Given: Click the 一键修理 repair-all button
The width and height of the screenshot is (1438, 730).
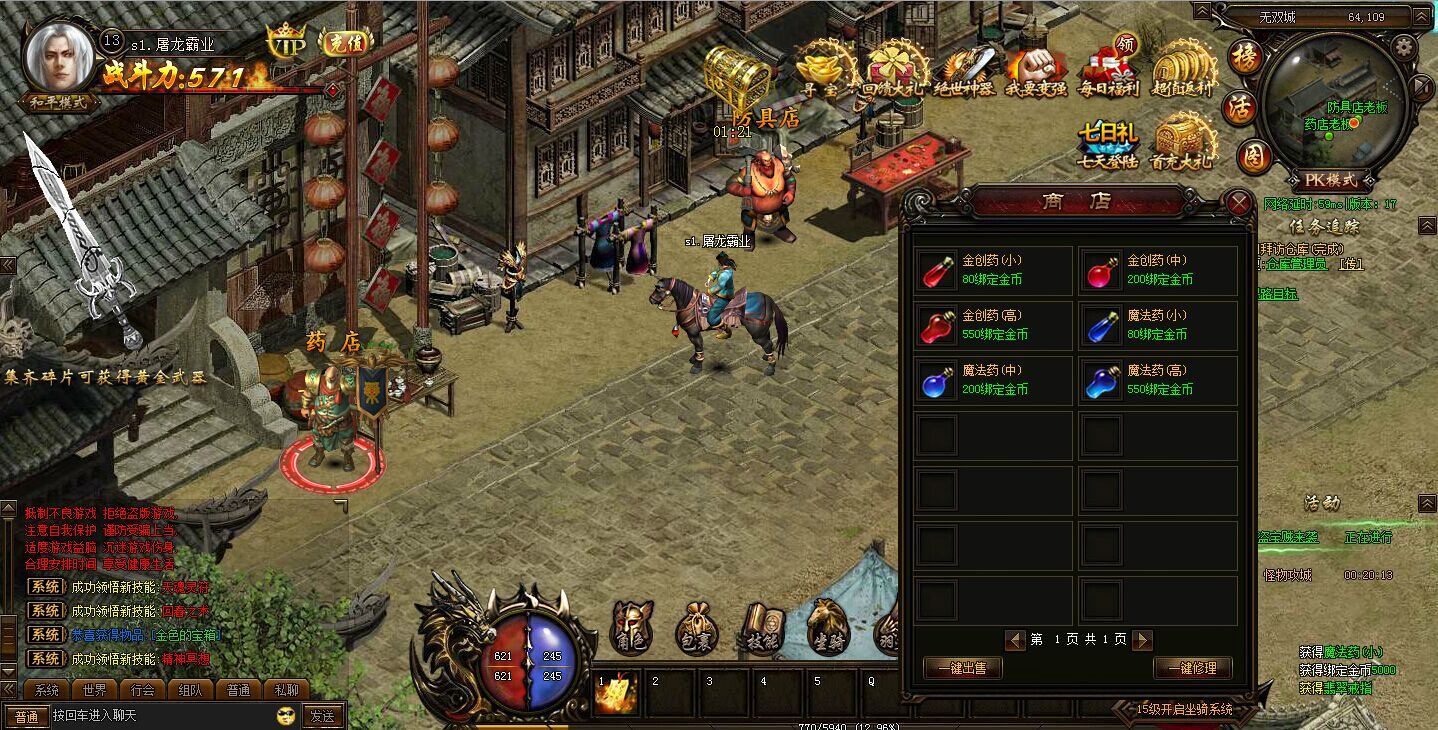Looking at the screenshot, I should point(1192,668).
